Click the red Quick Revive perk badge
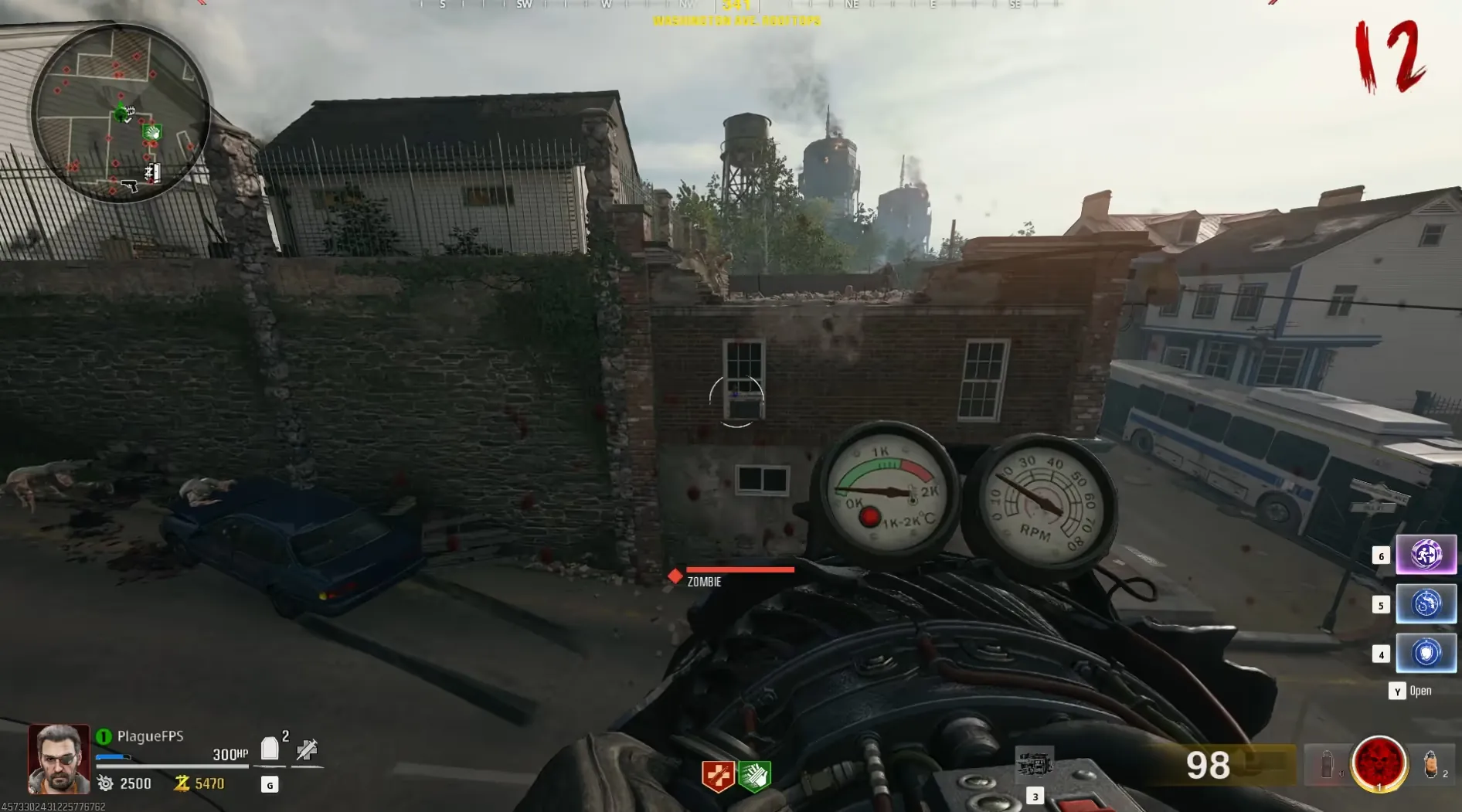1462x812 pixels. (717, 776)
